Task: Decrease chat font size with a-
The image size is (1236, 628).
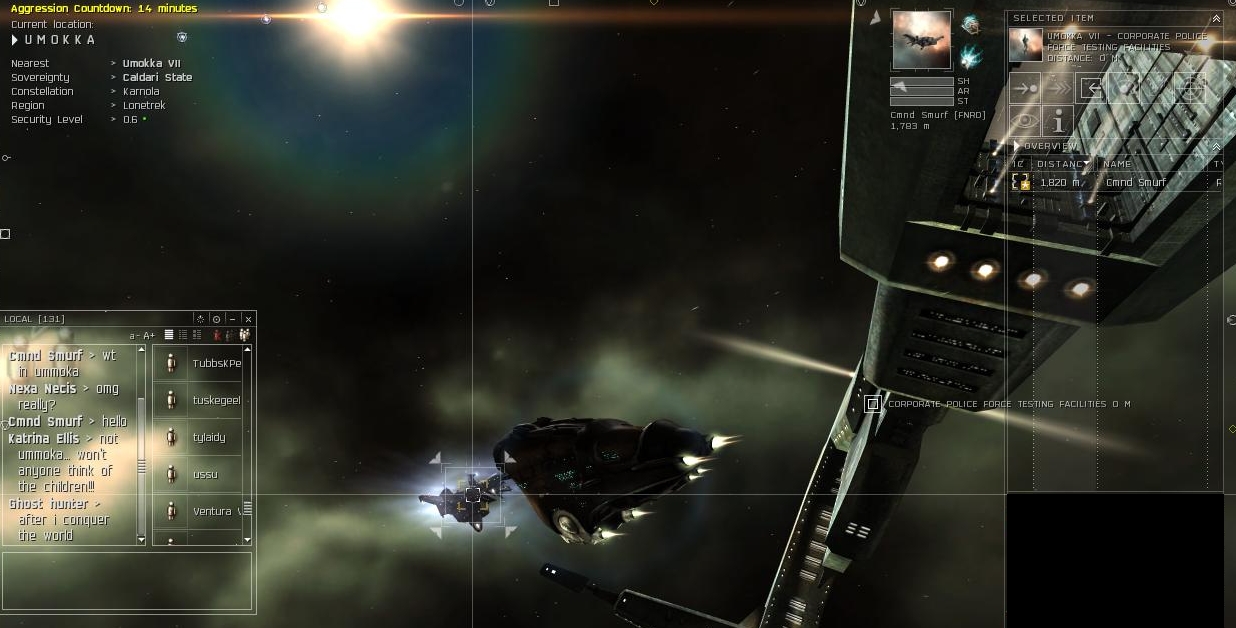Action: [x=134, y=335]
